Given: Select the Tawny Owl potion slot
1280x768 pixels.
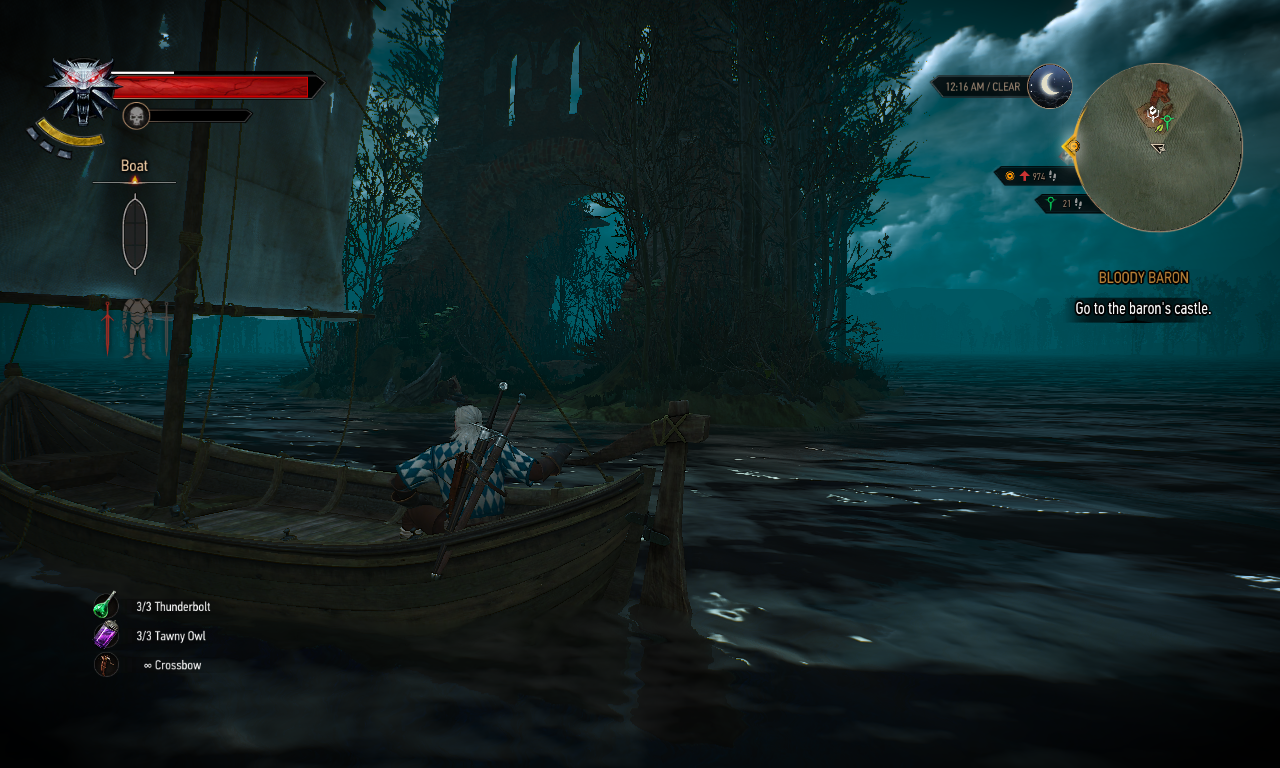Looking at the screenshot, I should 106,635.
